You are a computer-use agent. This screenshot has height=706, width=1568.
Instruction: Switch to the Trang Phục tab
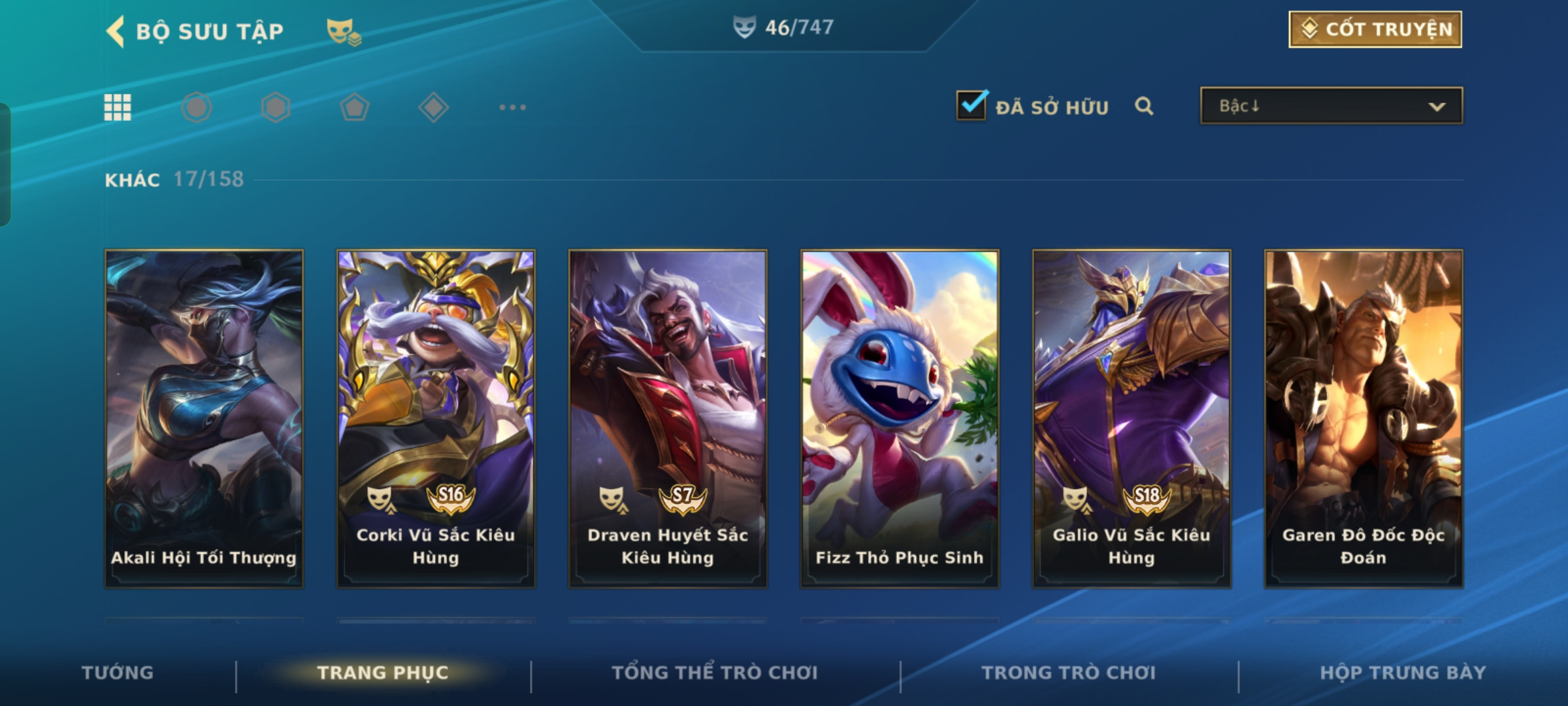point(383,673)
